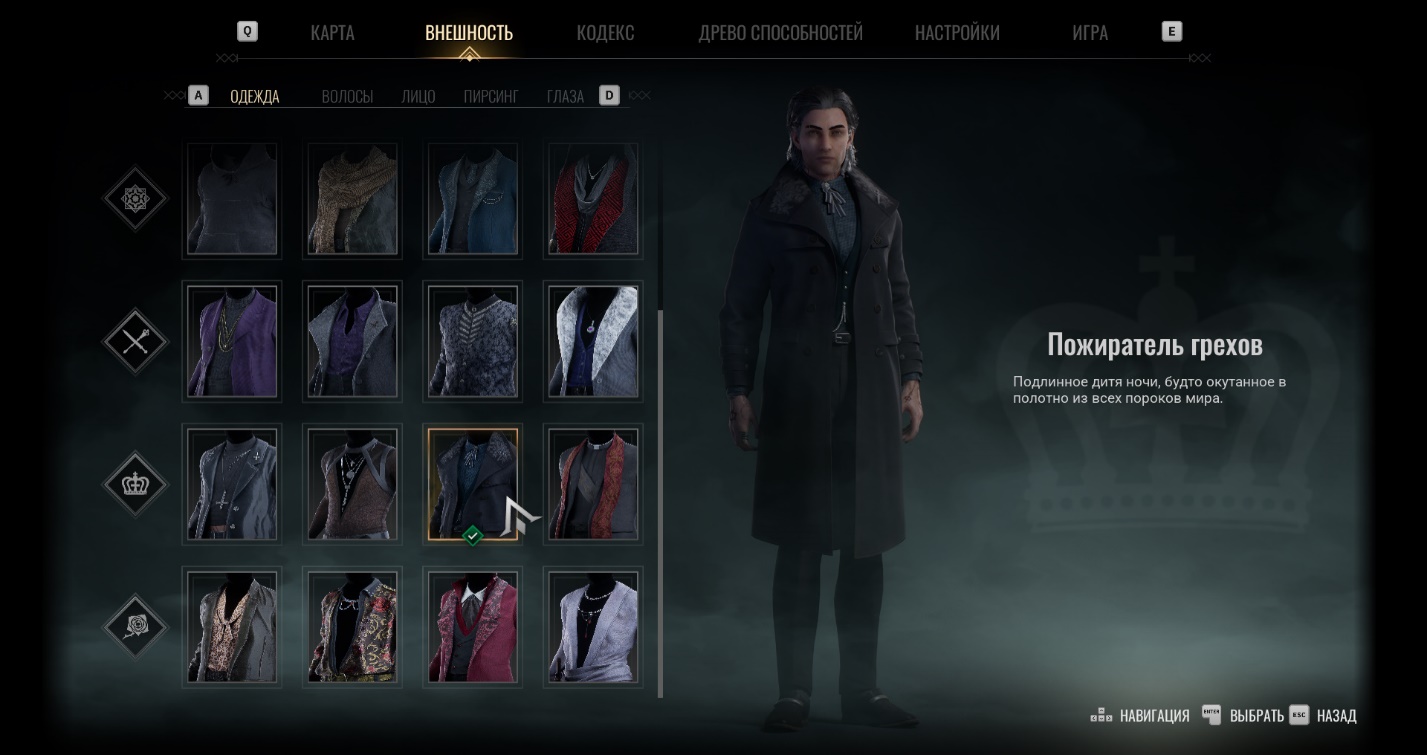Go to the Настройки tab
The image size is (1427, 755).
coord(956,33)
